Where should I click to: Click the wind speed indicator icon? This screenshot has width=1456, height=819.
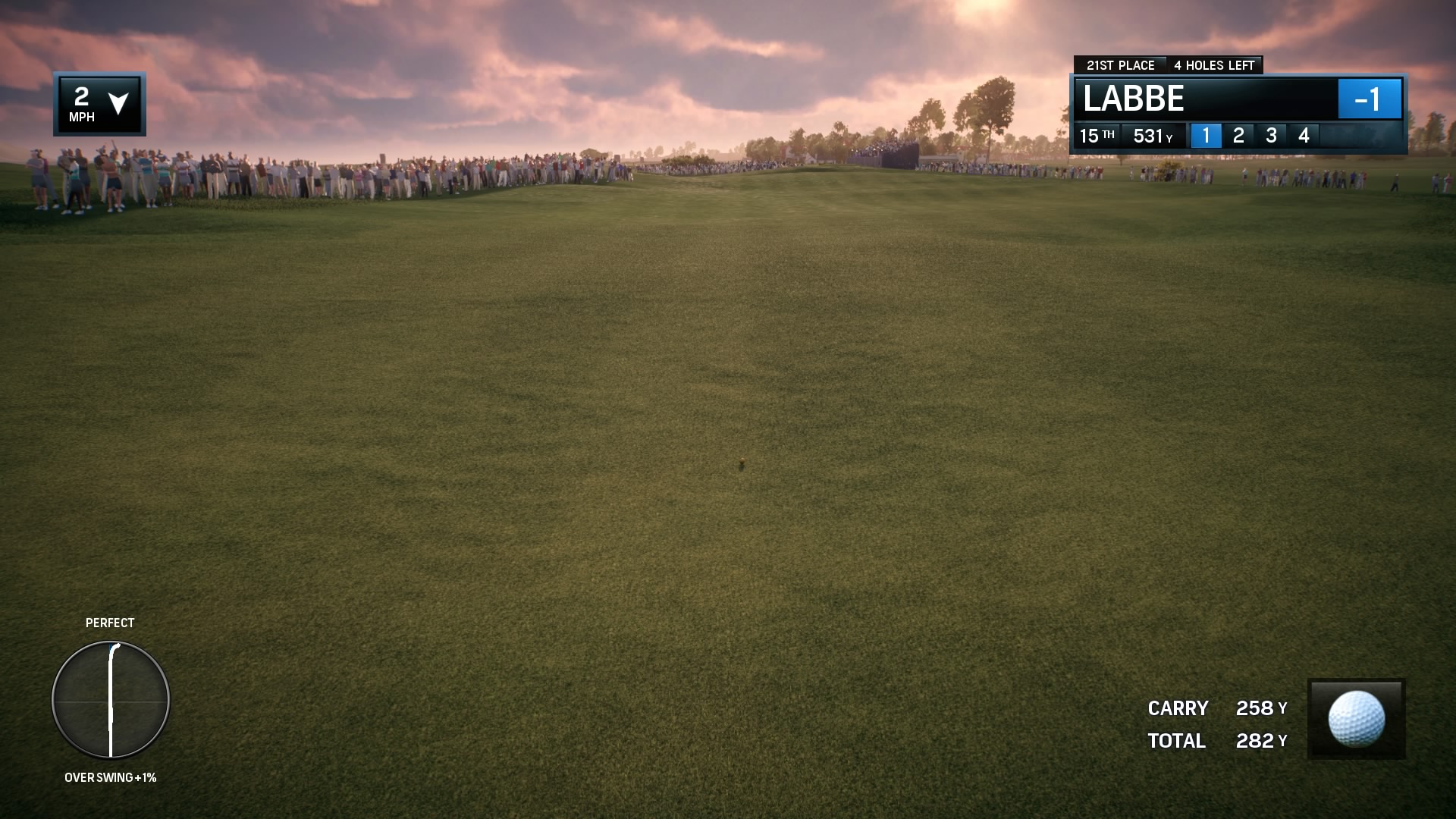(82, 104)
